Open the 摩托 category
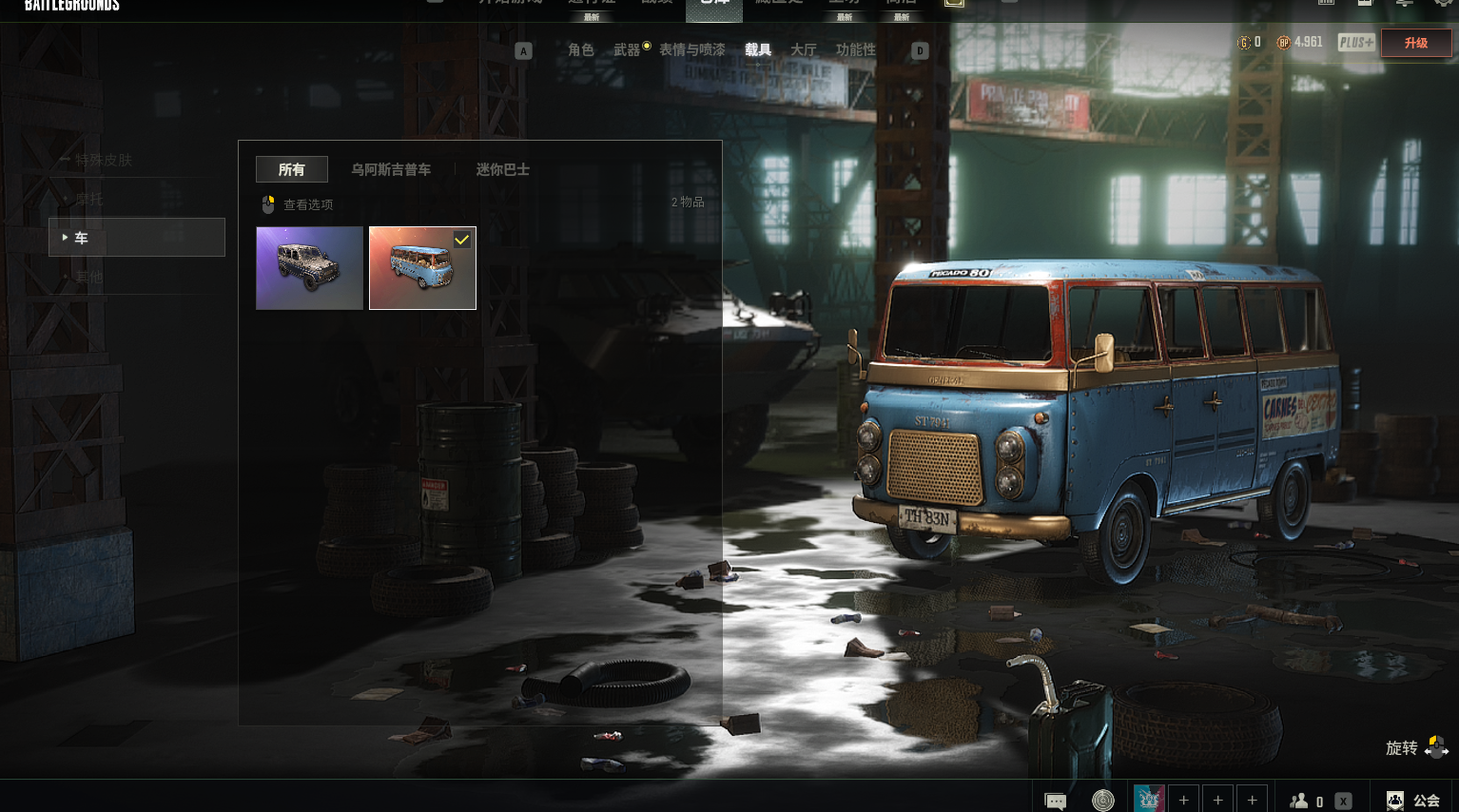 click(x=89, y=199)
